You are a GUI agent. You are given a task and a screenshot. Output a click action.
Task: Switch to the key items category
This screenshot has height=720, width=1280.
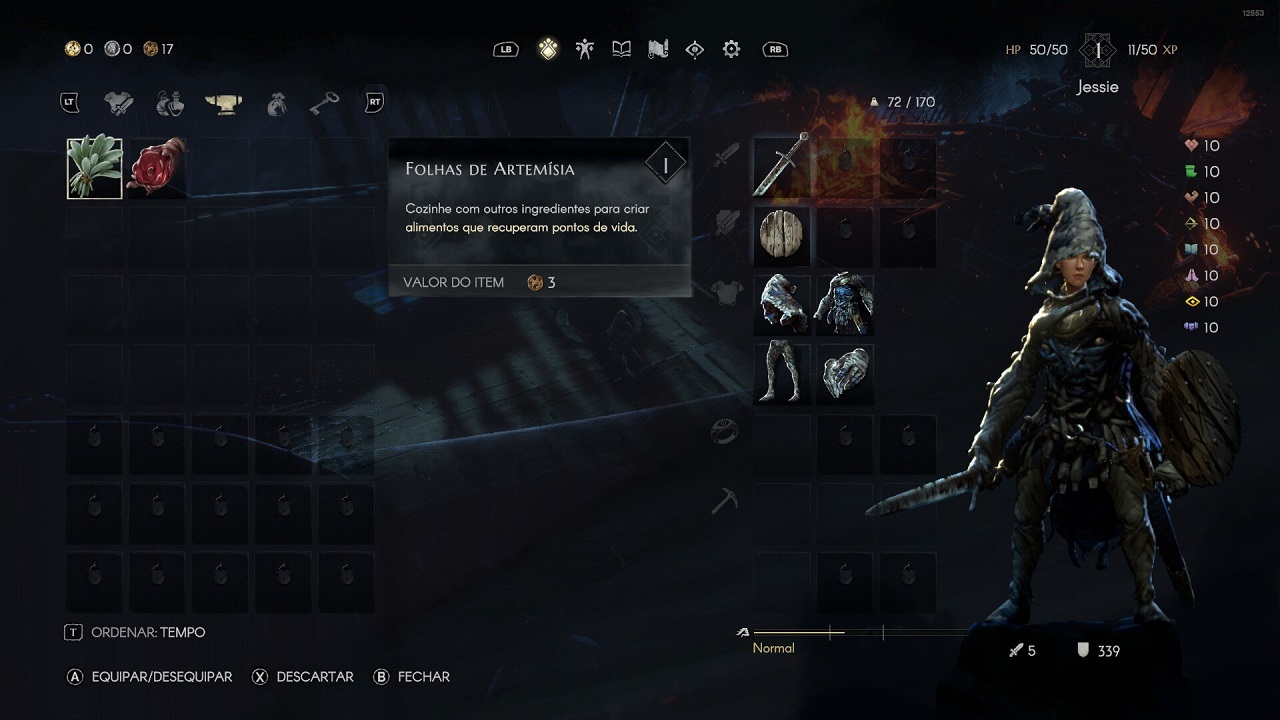pos(324,102)
